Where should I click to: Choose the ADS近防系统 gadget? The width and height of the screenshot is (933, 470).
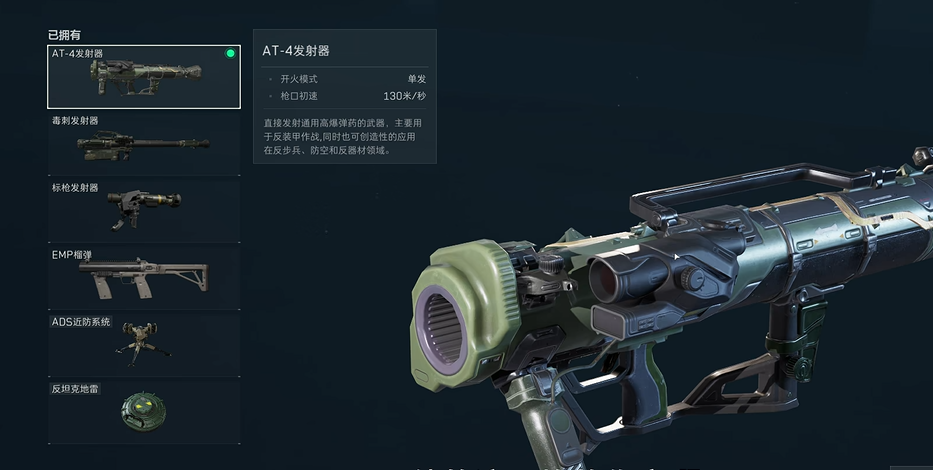click(x=144, y=344)
